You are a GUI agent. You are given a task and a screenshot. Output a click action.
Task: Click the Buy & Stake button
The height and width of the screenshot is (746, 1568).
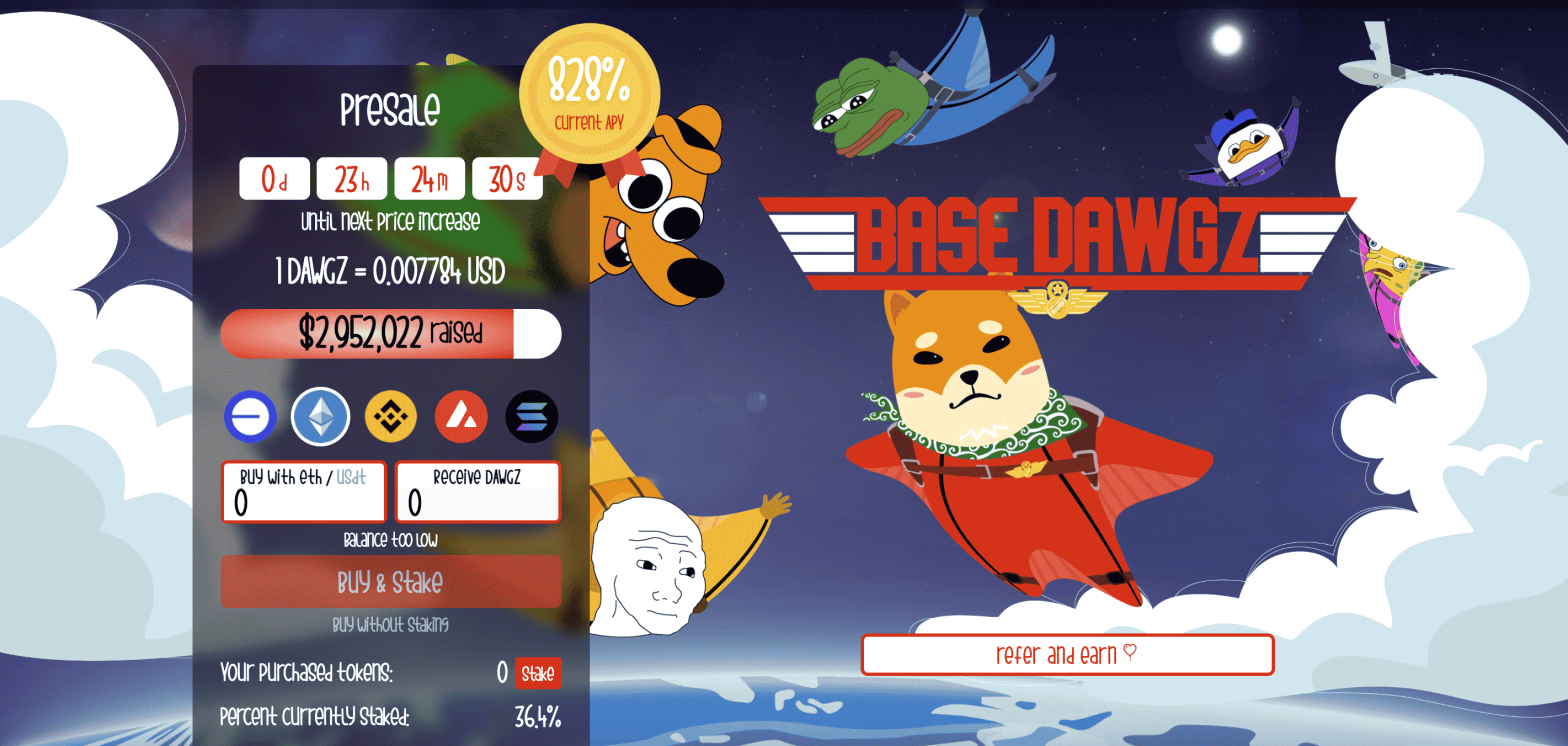pos(391,581)
